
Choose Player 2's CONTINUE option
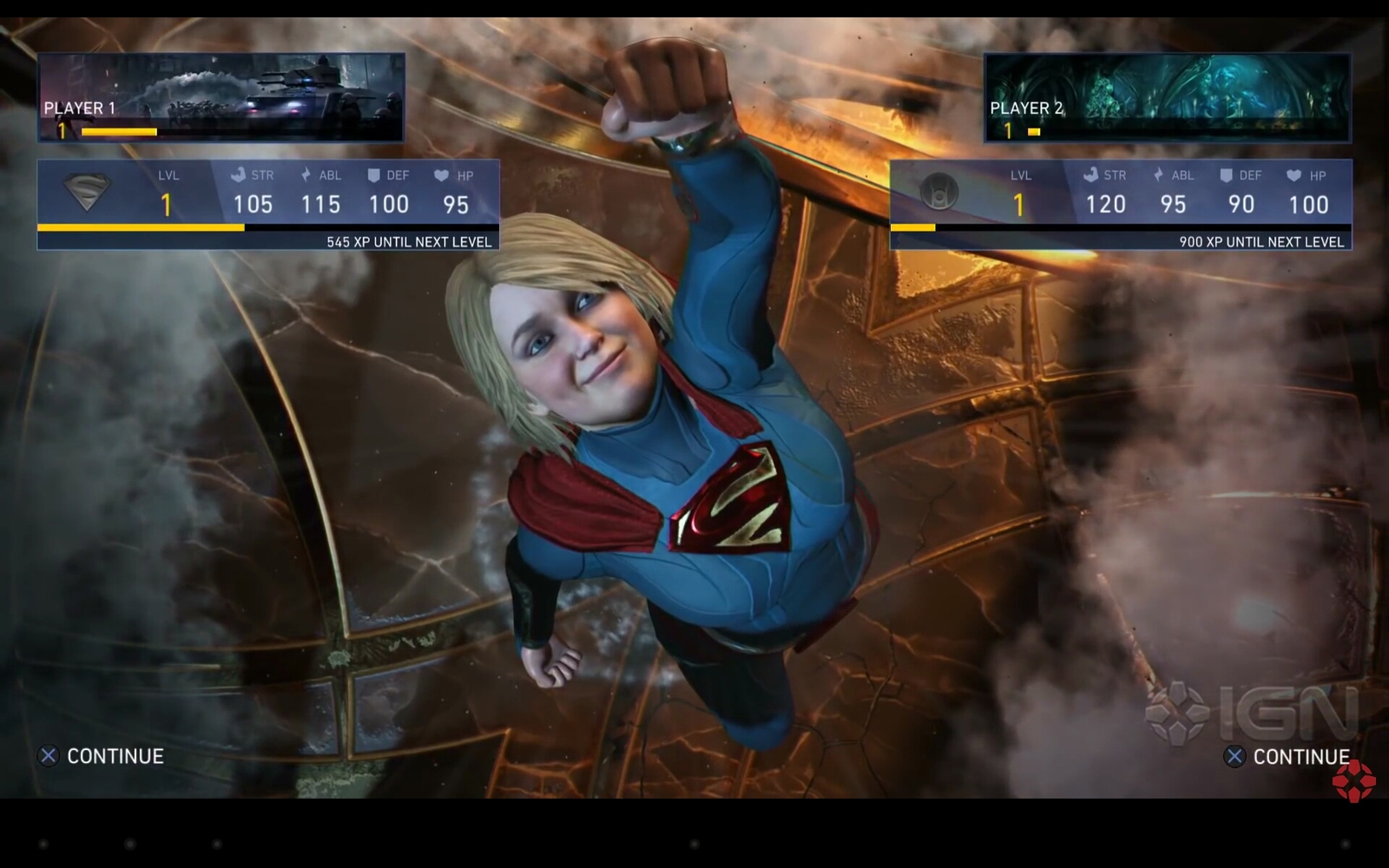point(1287,757)
